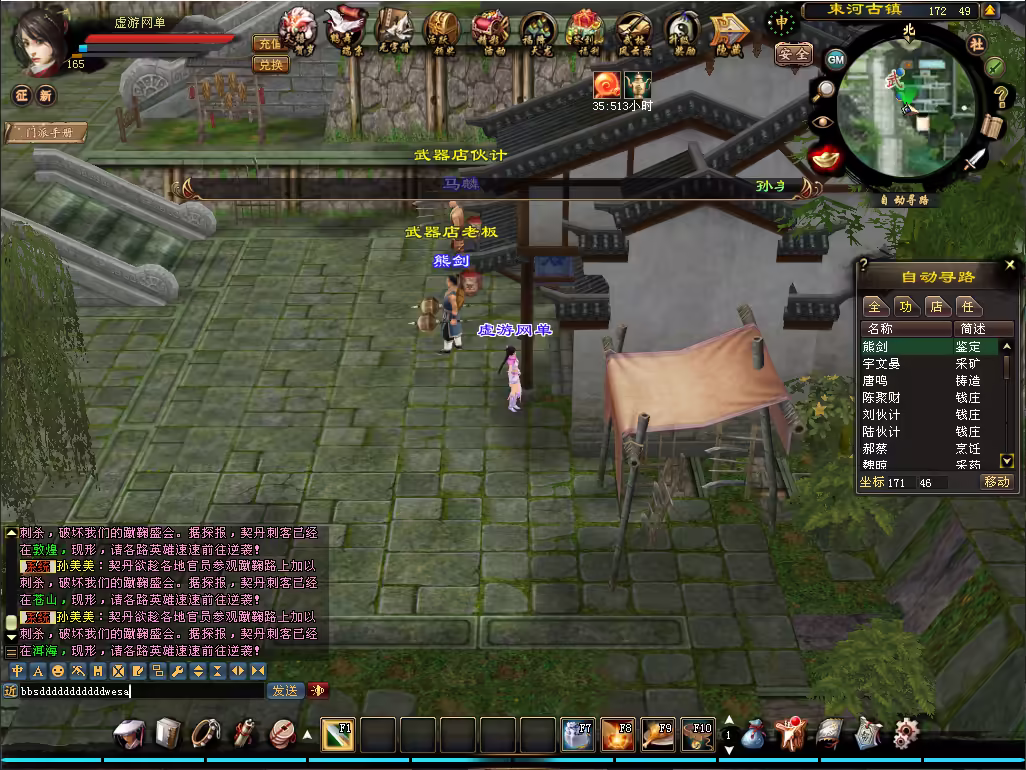Open the gear settings icon
This screenshot has width=1026, height=770.
pos(907,733)
